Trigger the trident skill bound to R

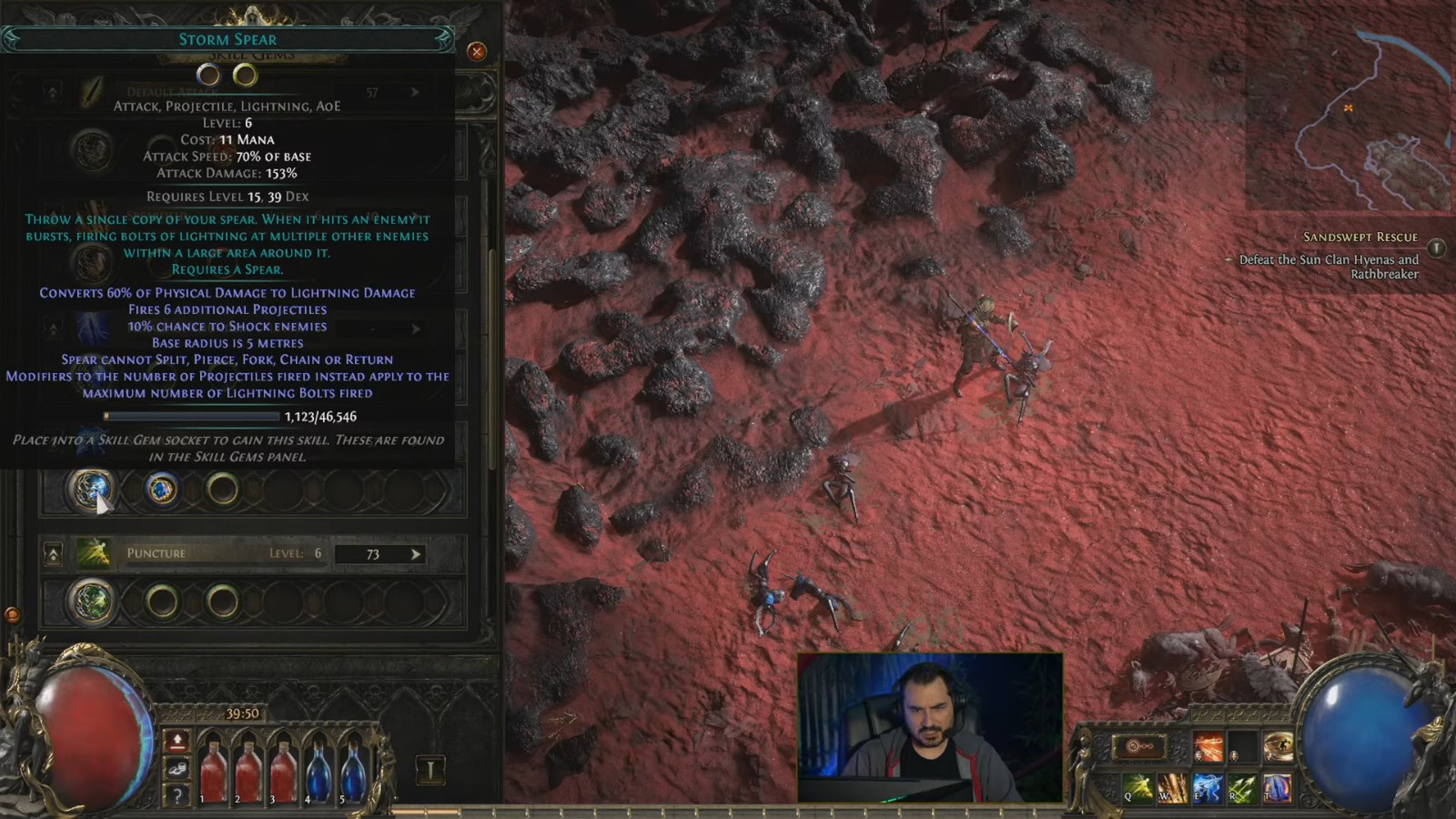(1242, 787)
